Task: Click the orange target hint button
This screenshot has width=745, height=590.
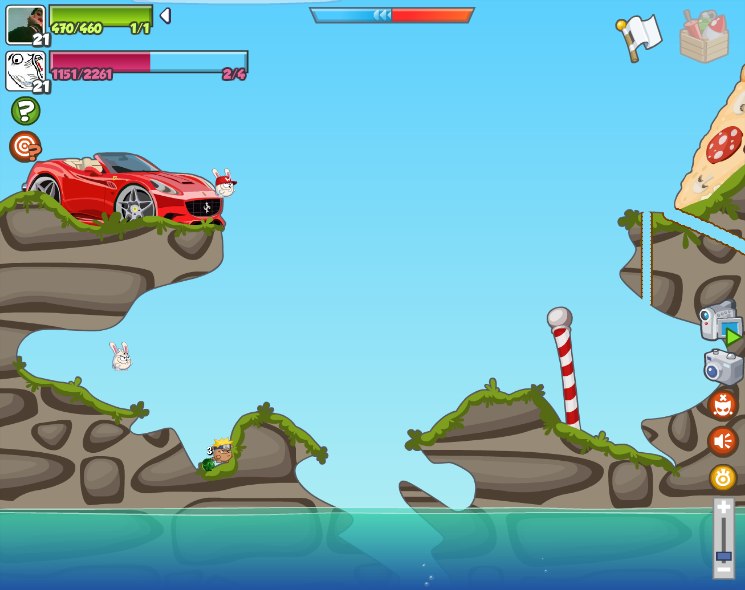Action: (x=25, y=147)
